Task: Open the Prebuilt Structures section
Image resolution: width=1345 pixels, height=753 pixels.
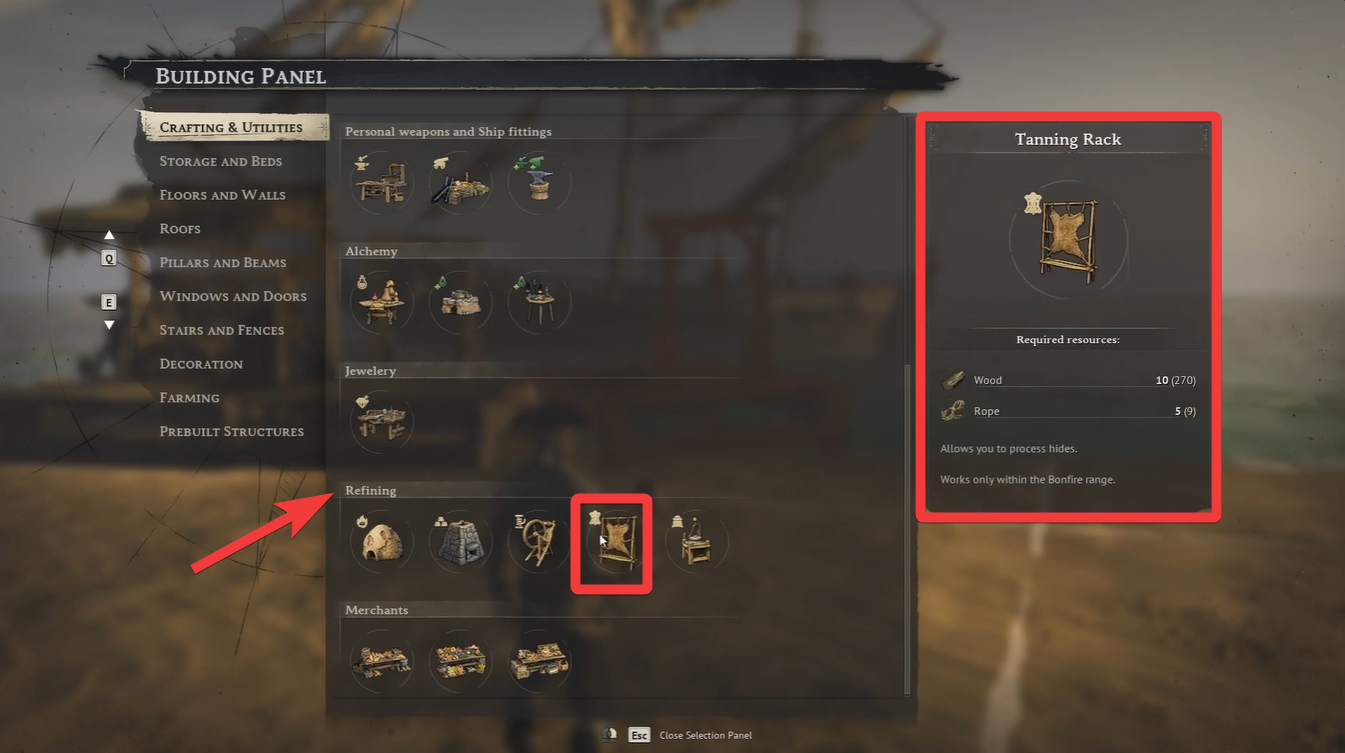Action: 231,431
